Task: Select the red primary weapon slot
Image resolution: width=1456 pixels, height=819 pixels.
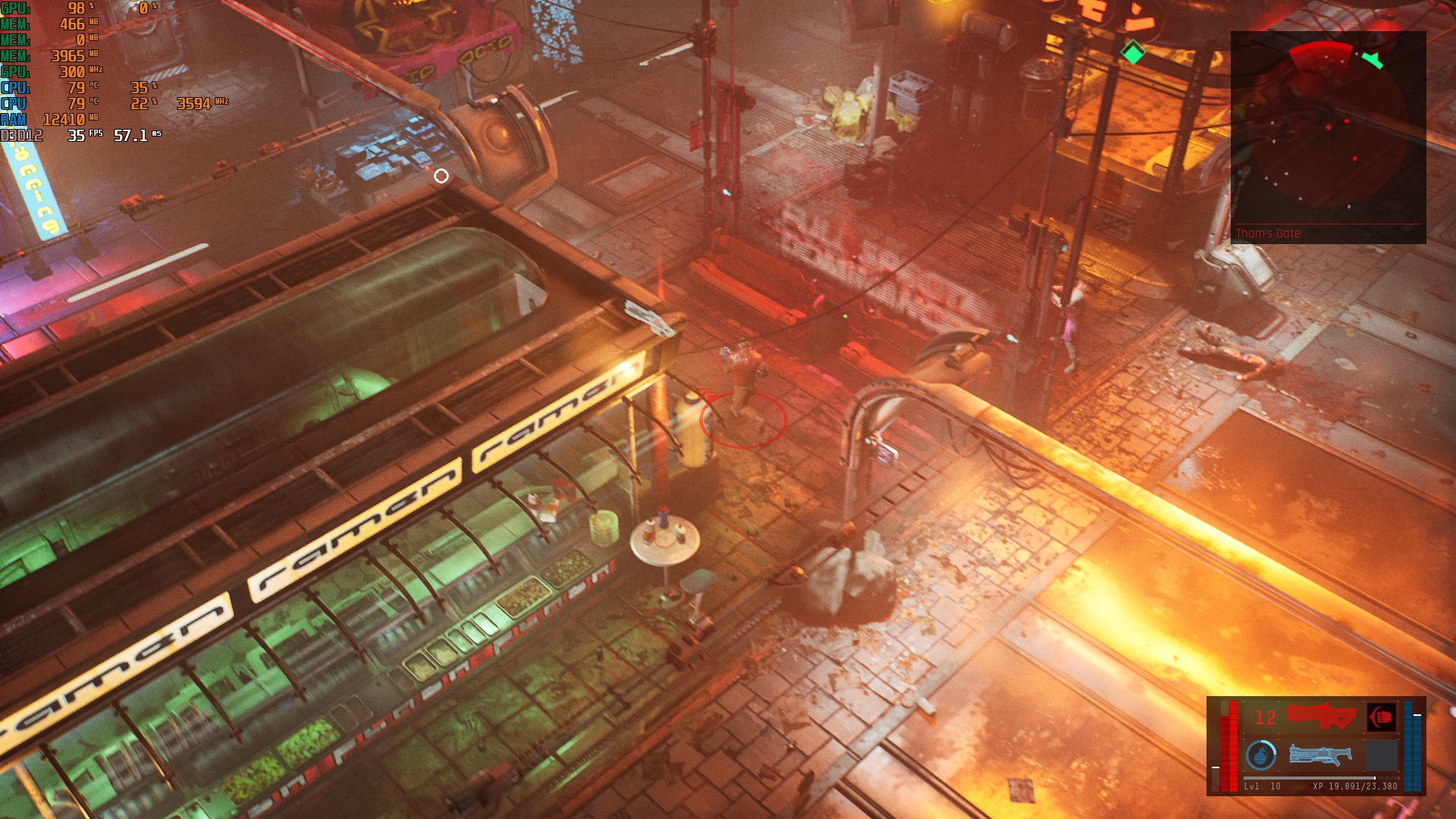Action: (x=1321, y=716)
